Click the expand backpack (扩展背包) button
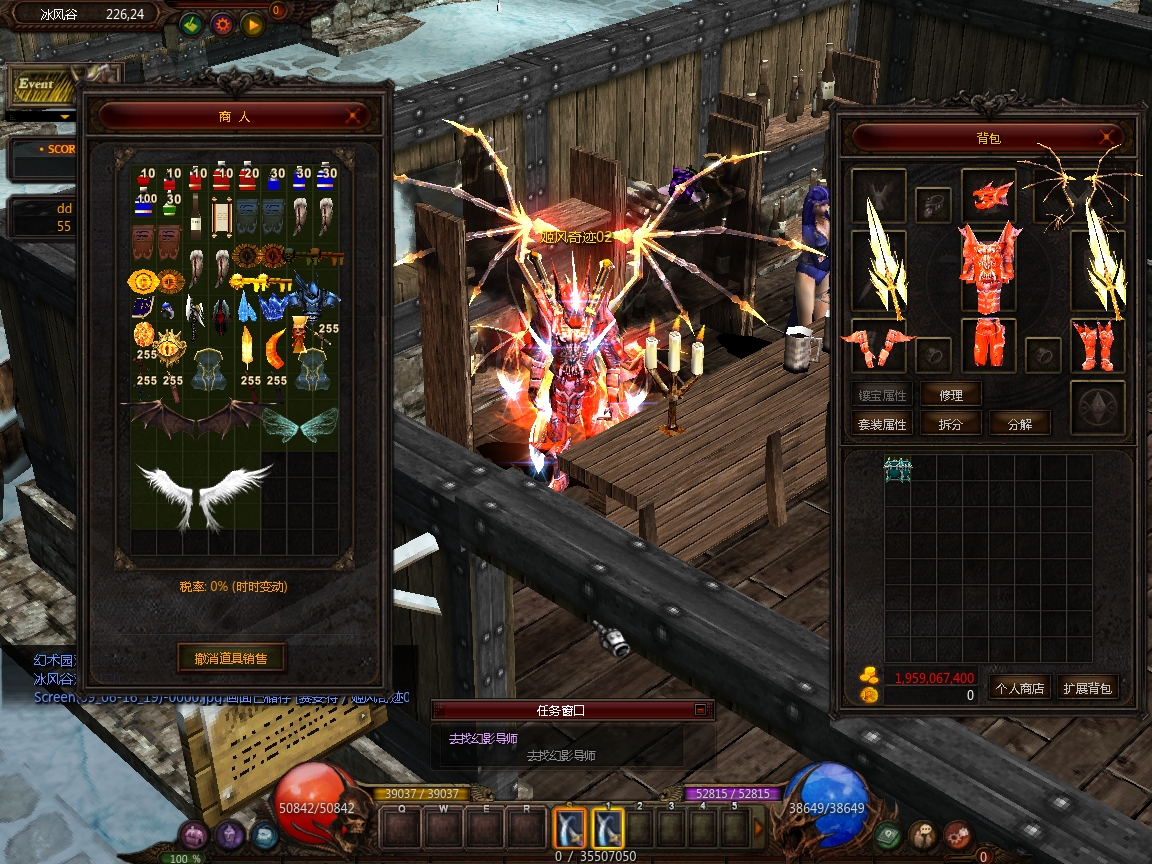This screenshot has width=1152, height=864. [1088, 688]
